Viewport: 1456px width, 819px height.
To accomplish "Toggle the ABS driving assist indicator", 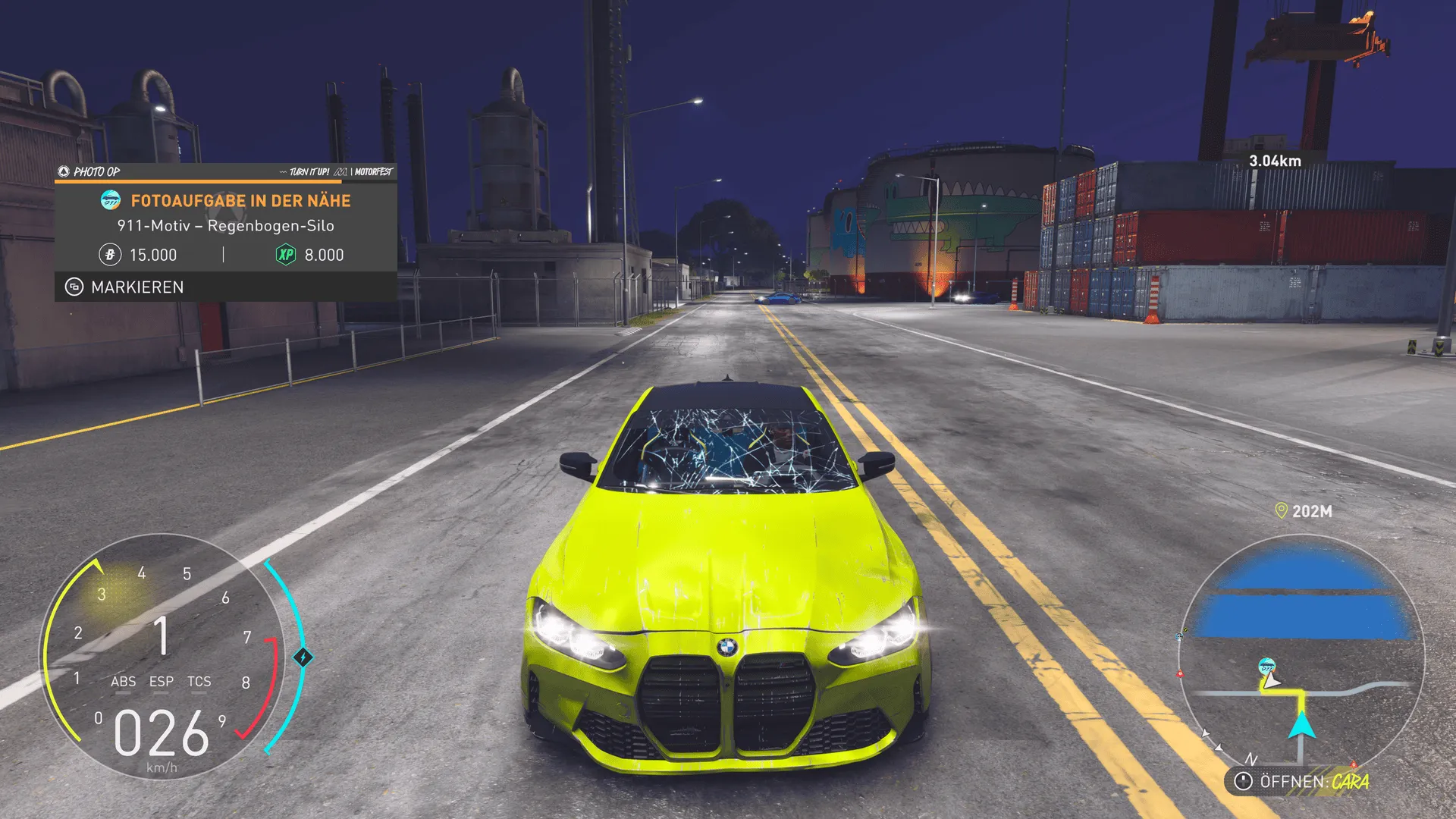I will point(125,682).
